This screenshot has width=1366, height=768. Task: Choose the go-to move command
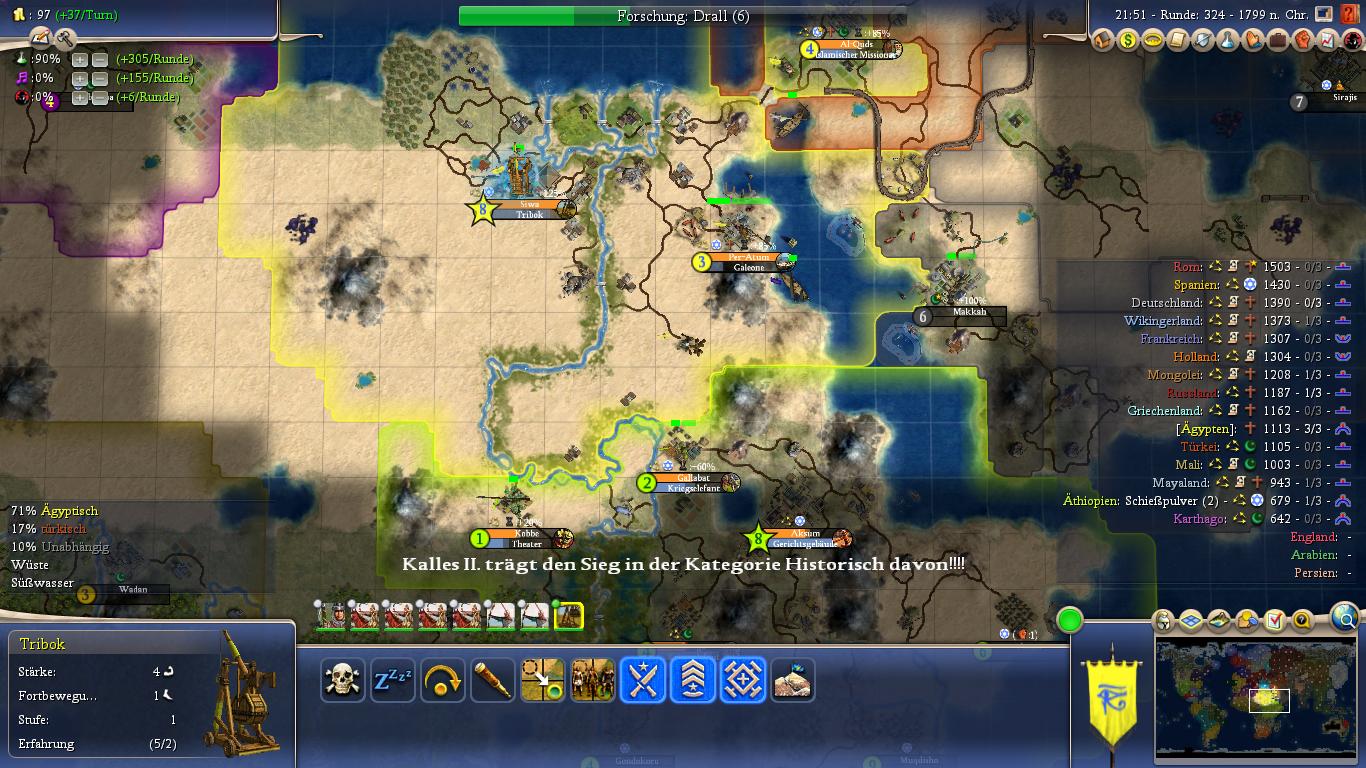coord(543,680)
